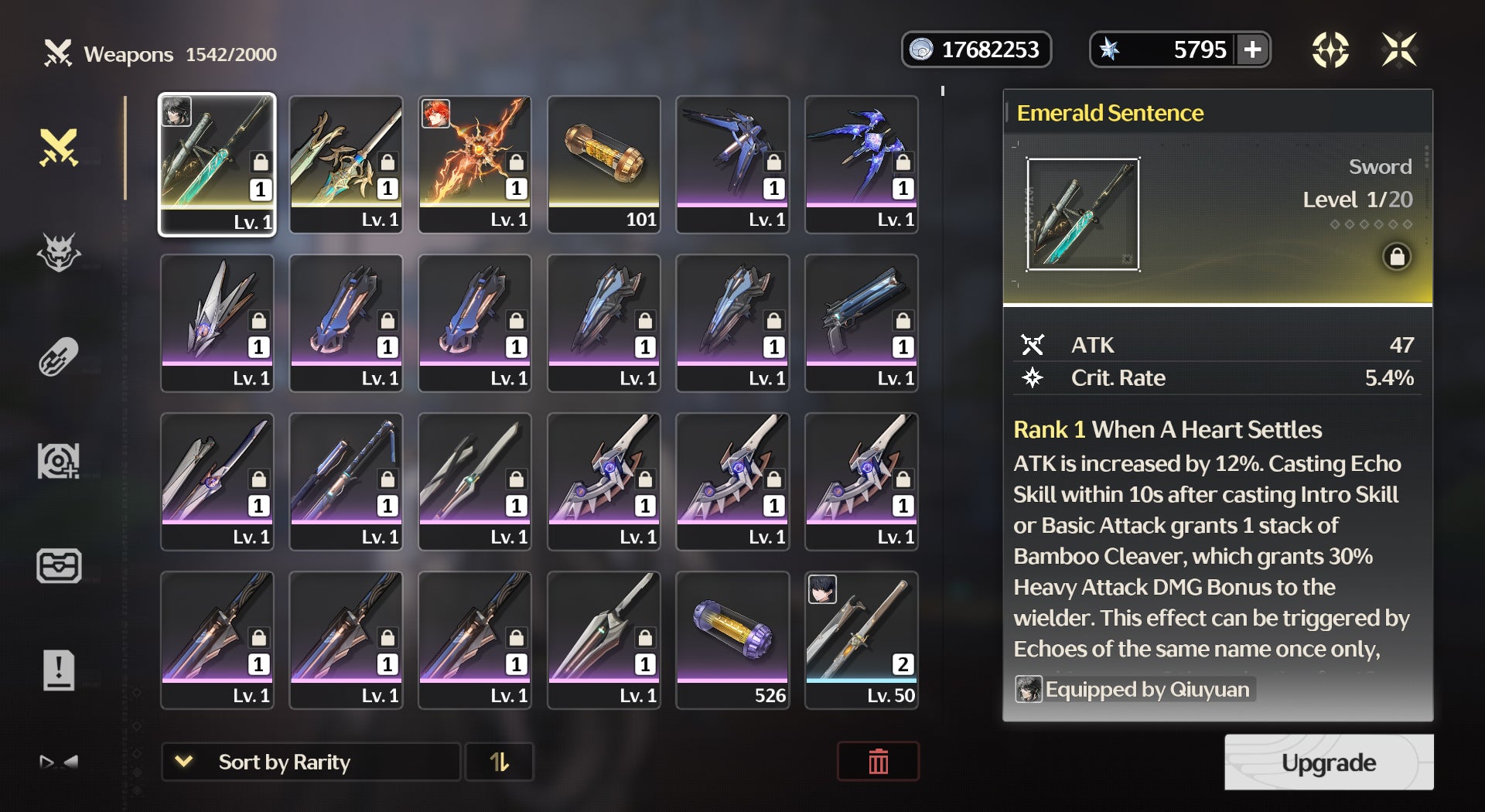Upgrade the Emerald Sentence sword
1485x812 pixels.
click(x=1328, y=763)
